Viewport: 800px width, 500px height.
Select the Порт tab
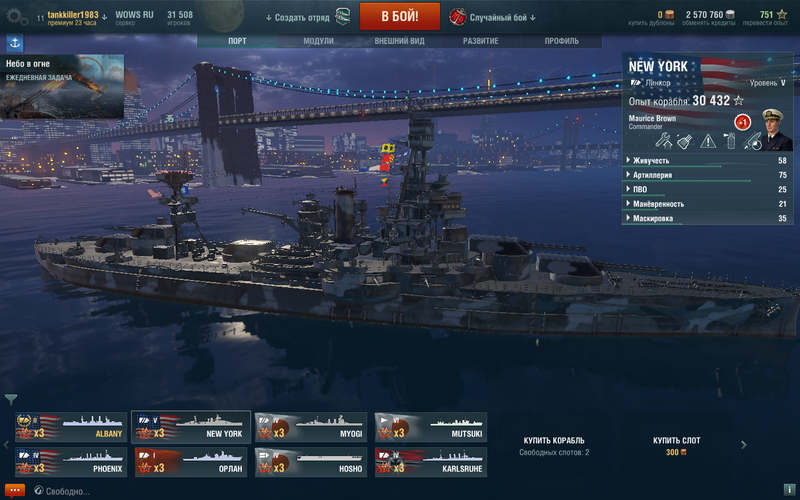pyautogui.click(x=237, y=42)
